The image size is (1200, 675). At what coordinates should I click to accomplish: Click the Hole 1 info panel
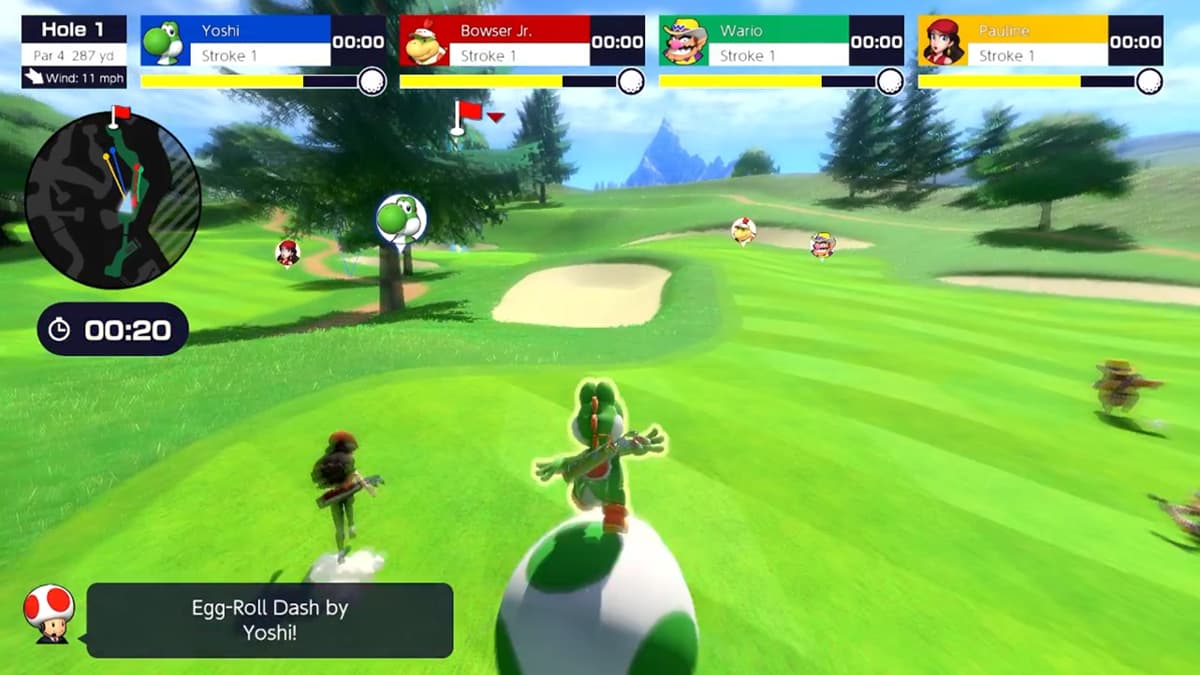coord(74,51)
